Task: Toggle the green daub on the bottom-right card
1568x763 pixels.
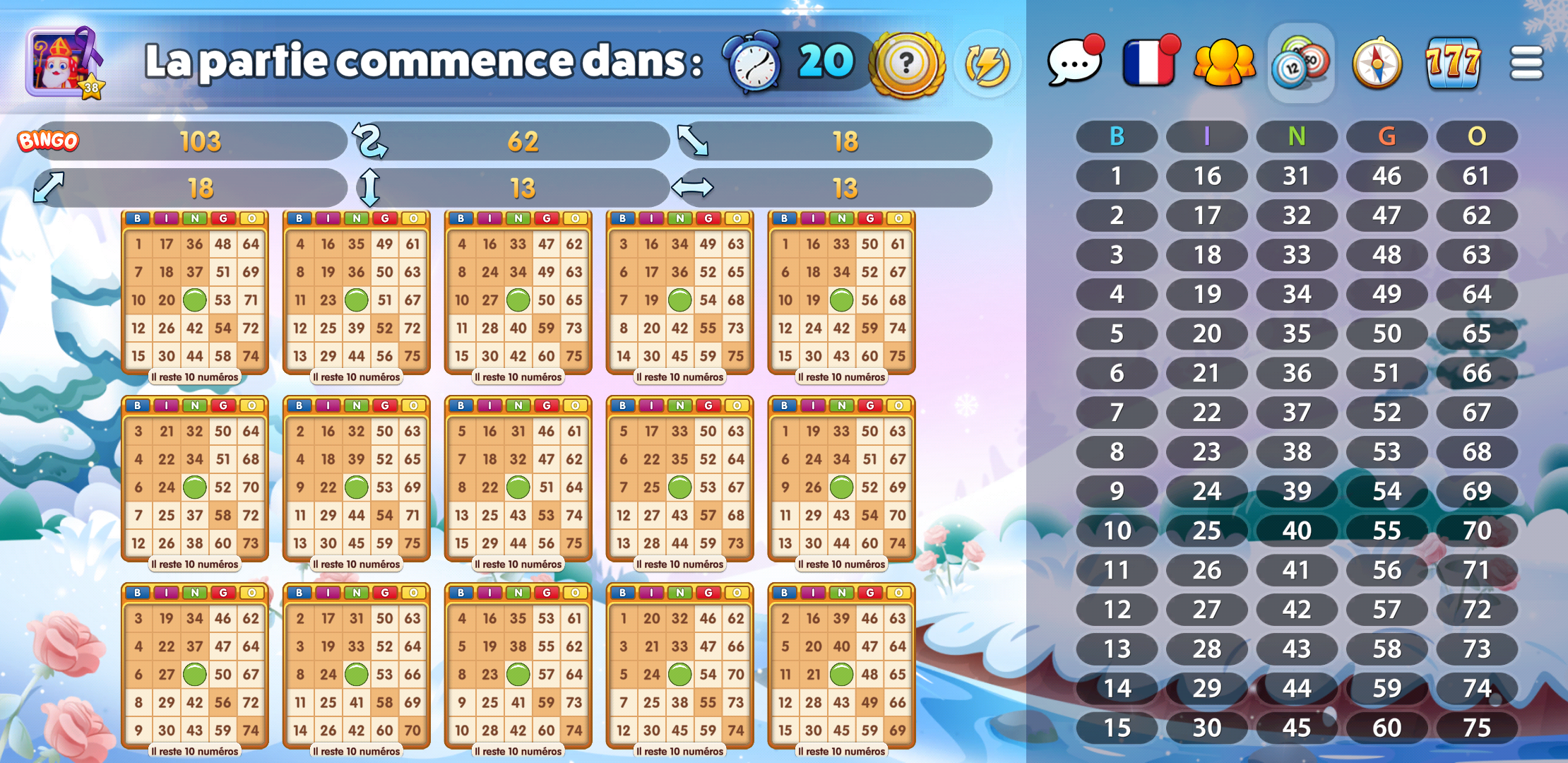Action: coord(841,673)
